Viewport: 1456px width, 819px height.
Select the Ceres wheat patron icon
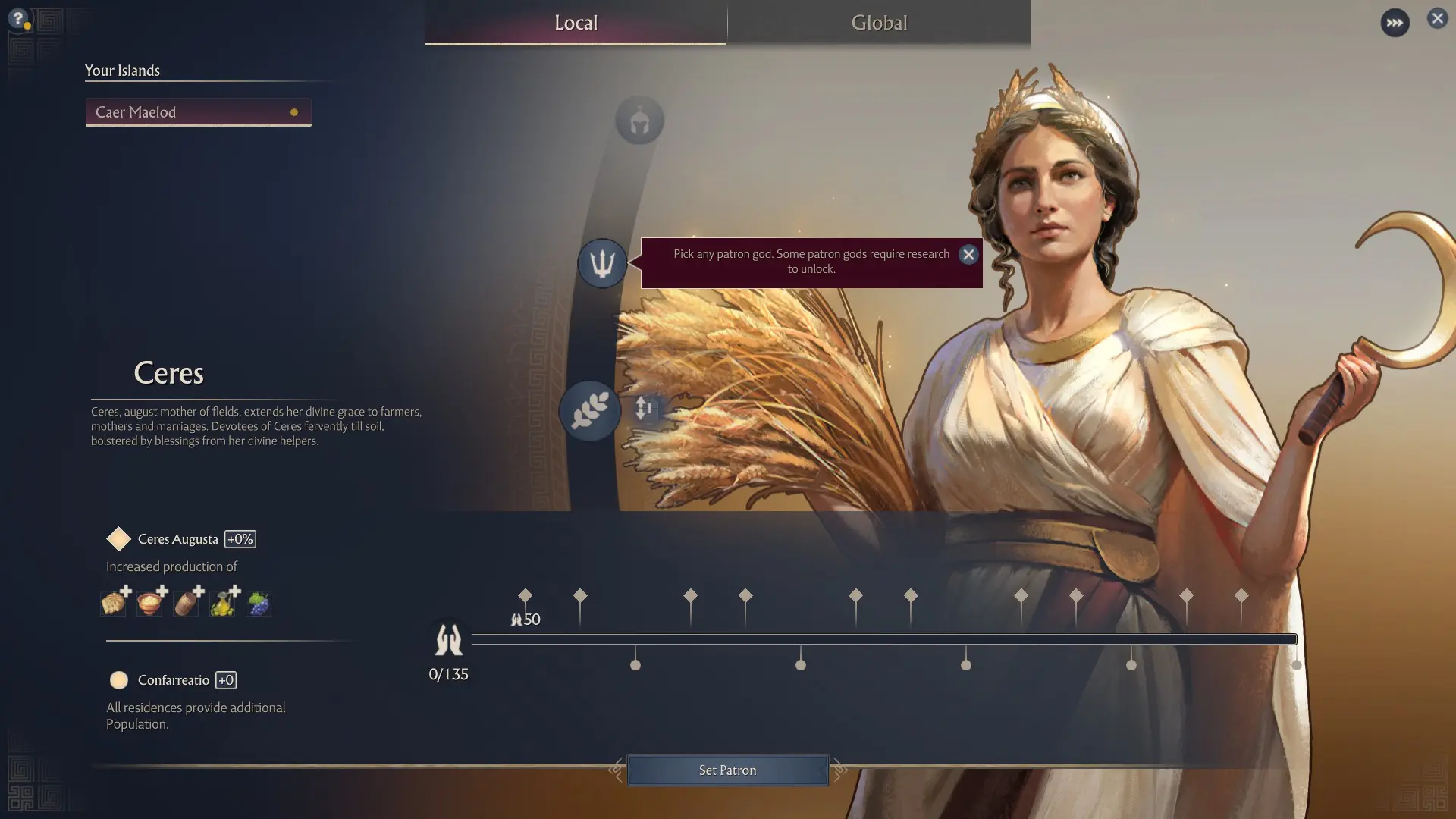(x=590, y=411)
